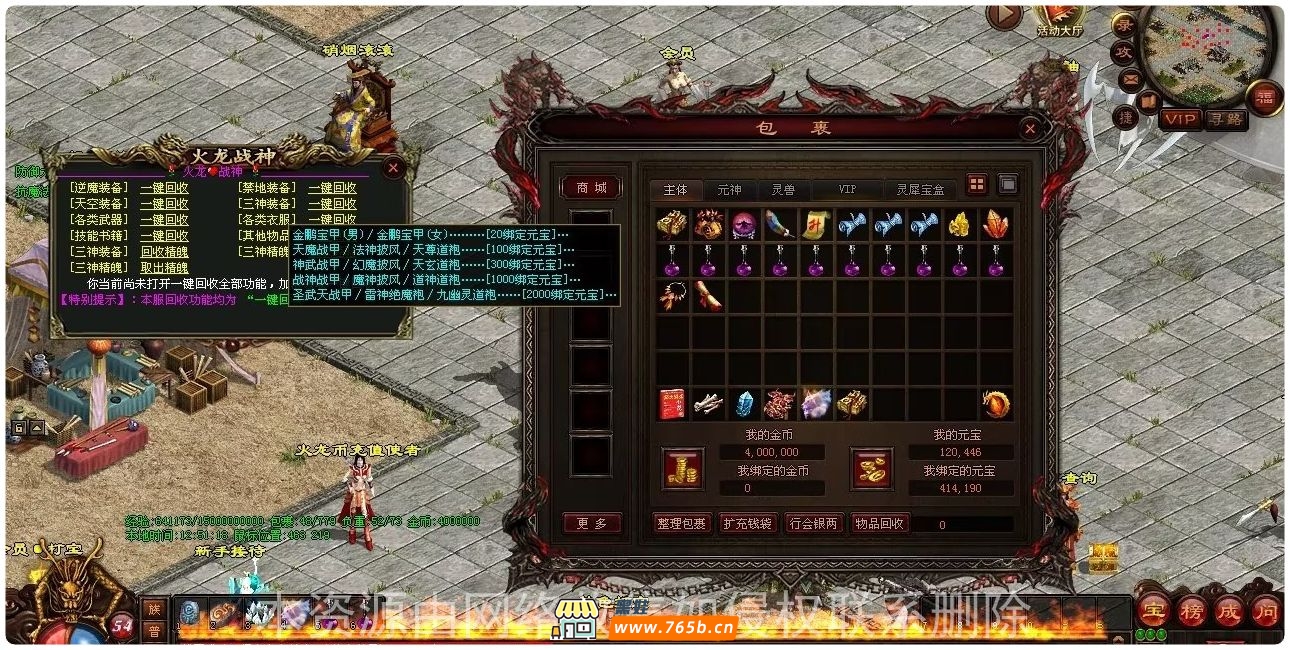Close the 火龙战神 recycle dialog
This screenshot has height=650, width=1290.
(393, 168)
